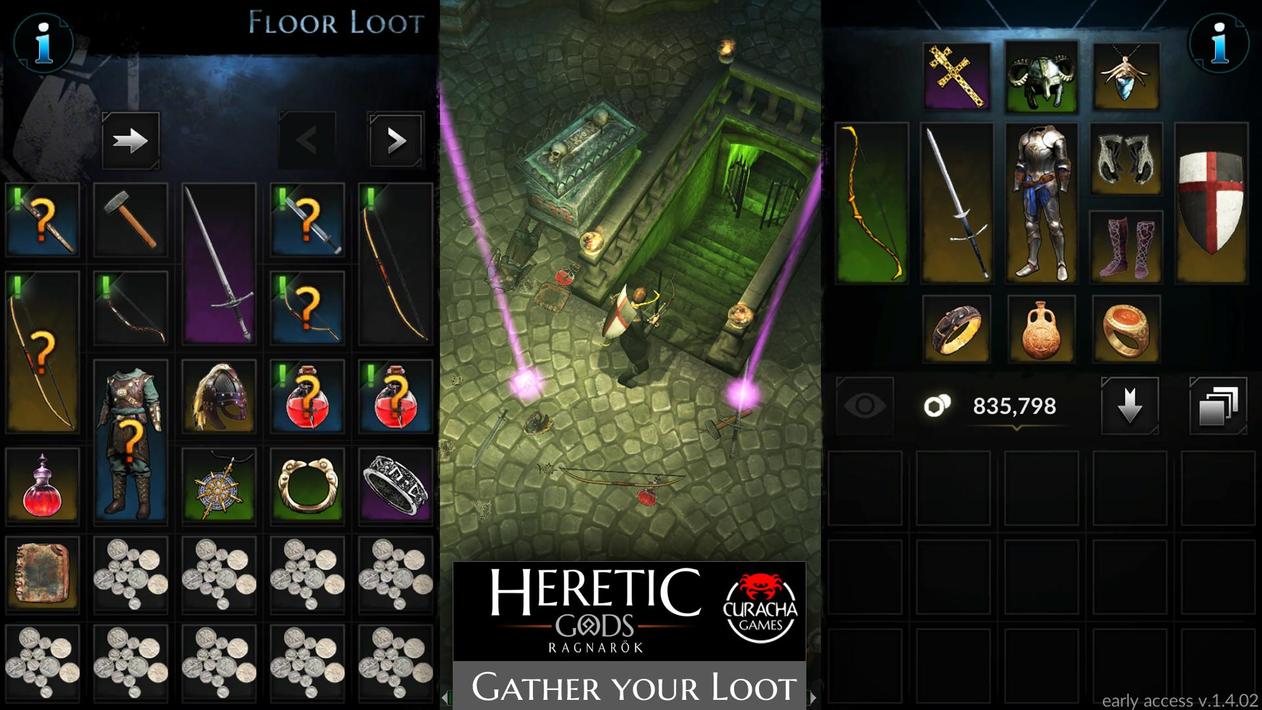Image resolution: width=1262 pixels, height=710 pixels.
Task: Select the equipped golden cross slot
Action: (x=956, y=75)
